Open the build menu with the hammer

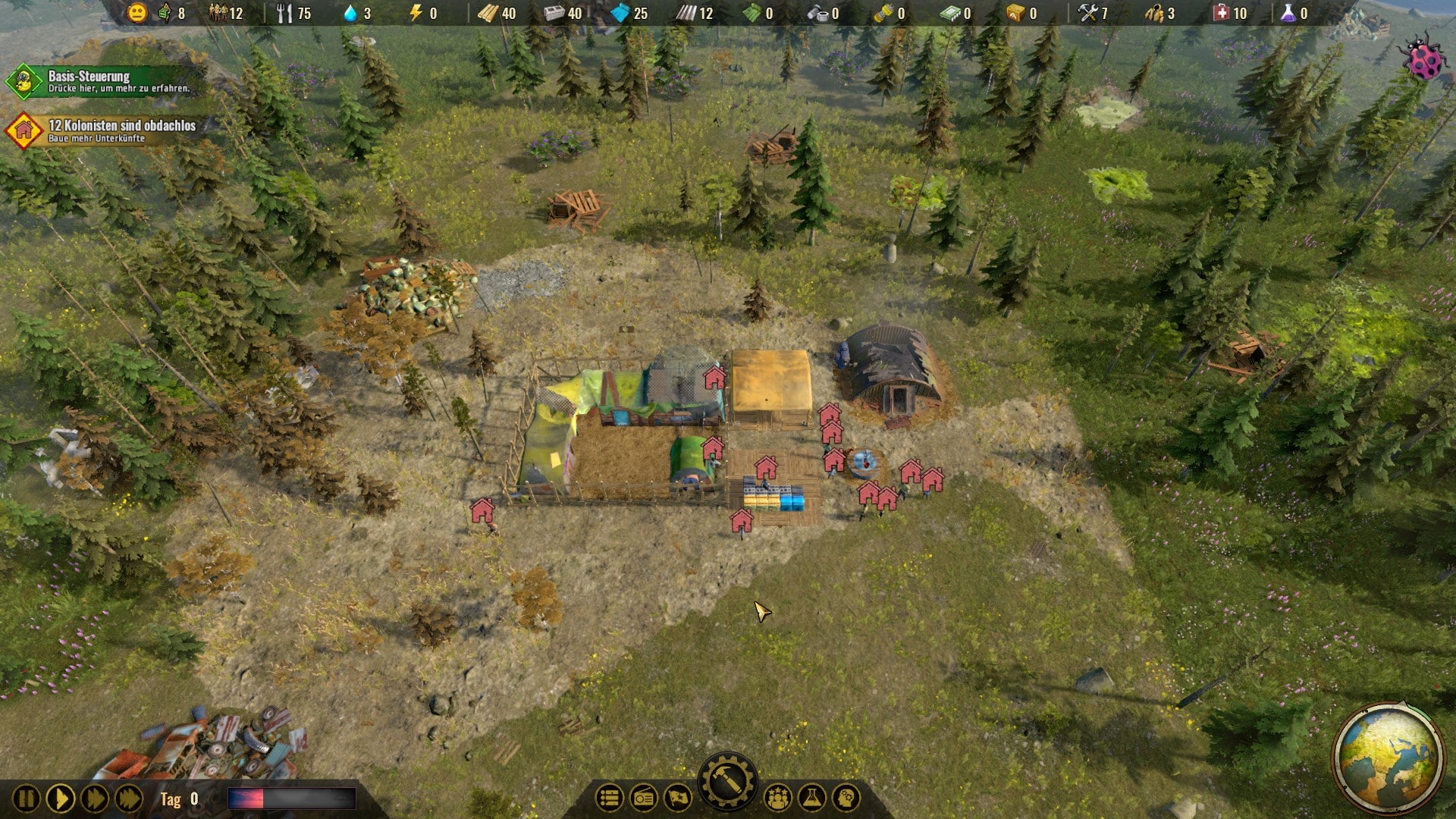click(727, 781)
